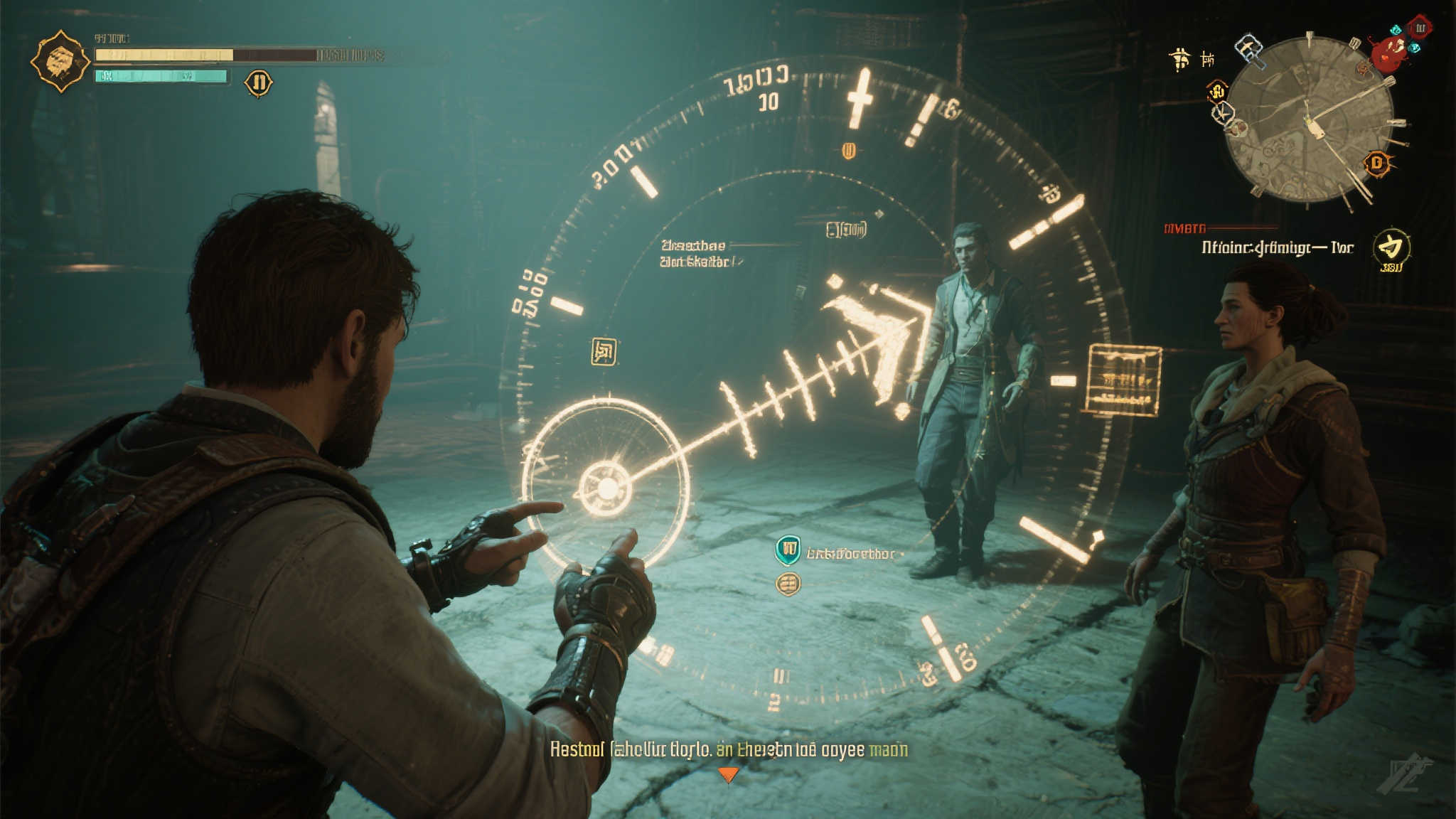The image size is (1456, 819).
Task: Click the teal shield icon in the holographic dial
Action: 787,550
